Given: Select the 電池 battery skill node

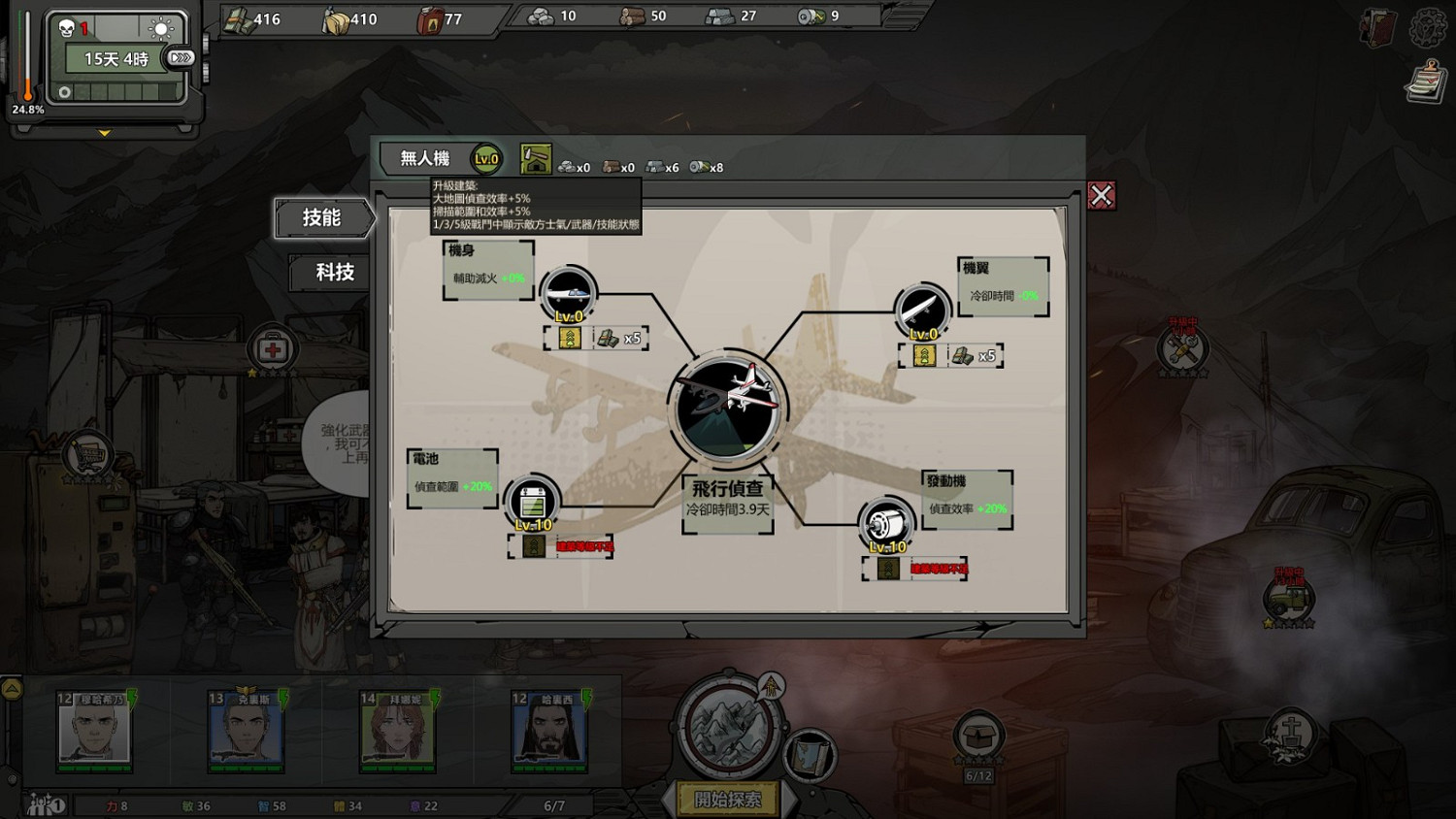Looking at the screenshot, I should [532, 502].
